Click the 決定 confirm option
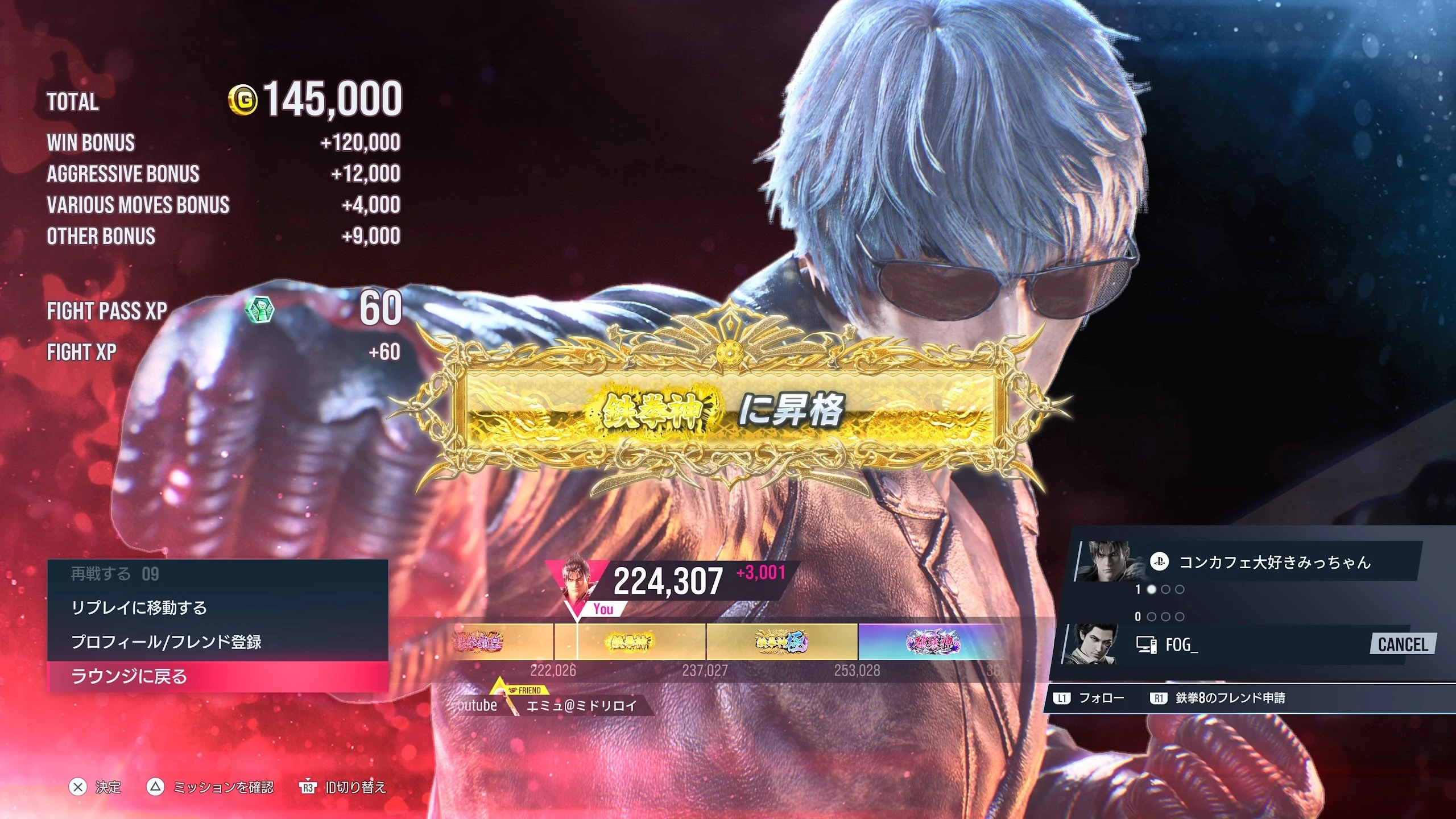Viewport: 1456px width, 819px height. click(x=96, y=787)
